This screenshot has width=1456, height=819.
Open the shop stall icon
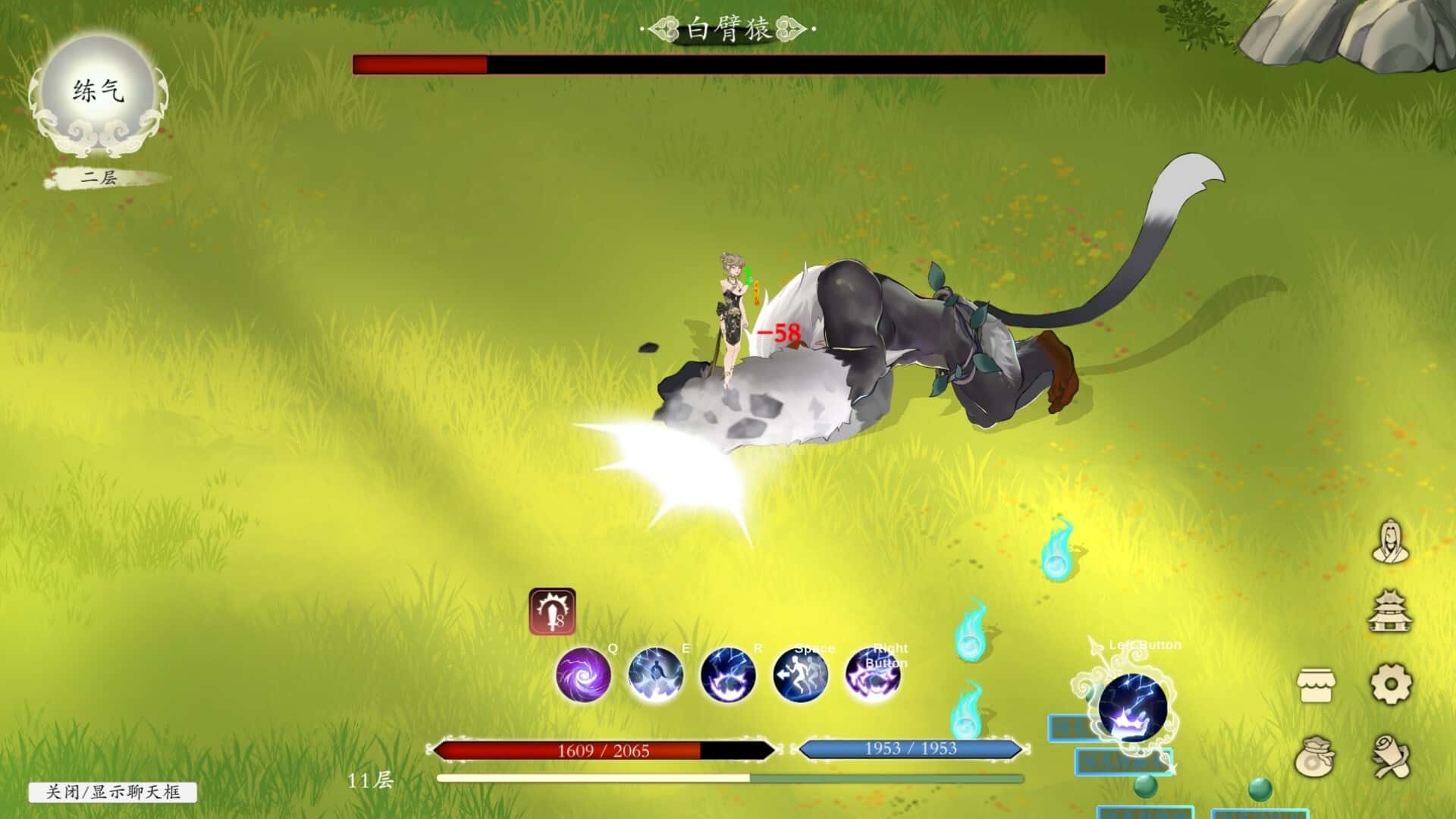[x=1316, y=685]
